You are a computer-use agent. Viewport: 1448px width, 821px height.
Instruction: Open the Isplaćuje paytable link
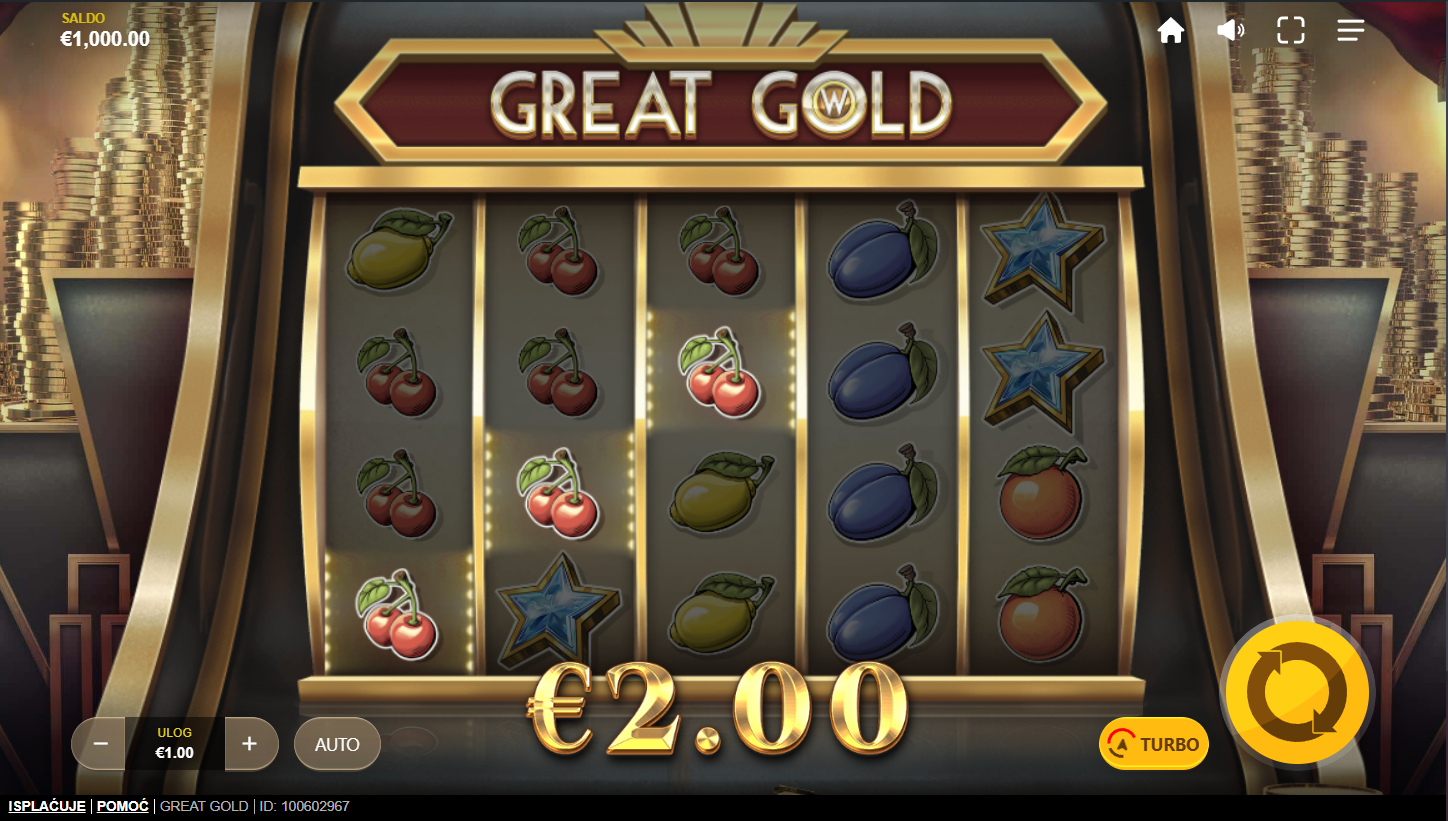pyautogui.click(x=47, y=806)
